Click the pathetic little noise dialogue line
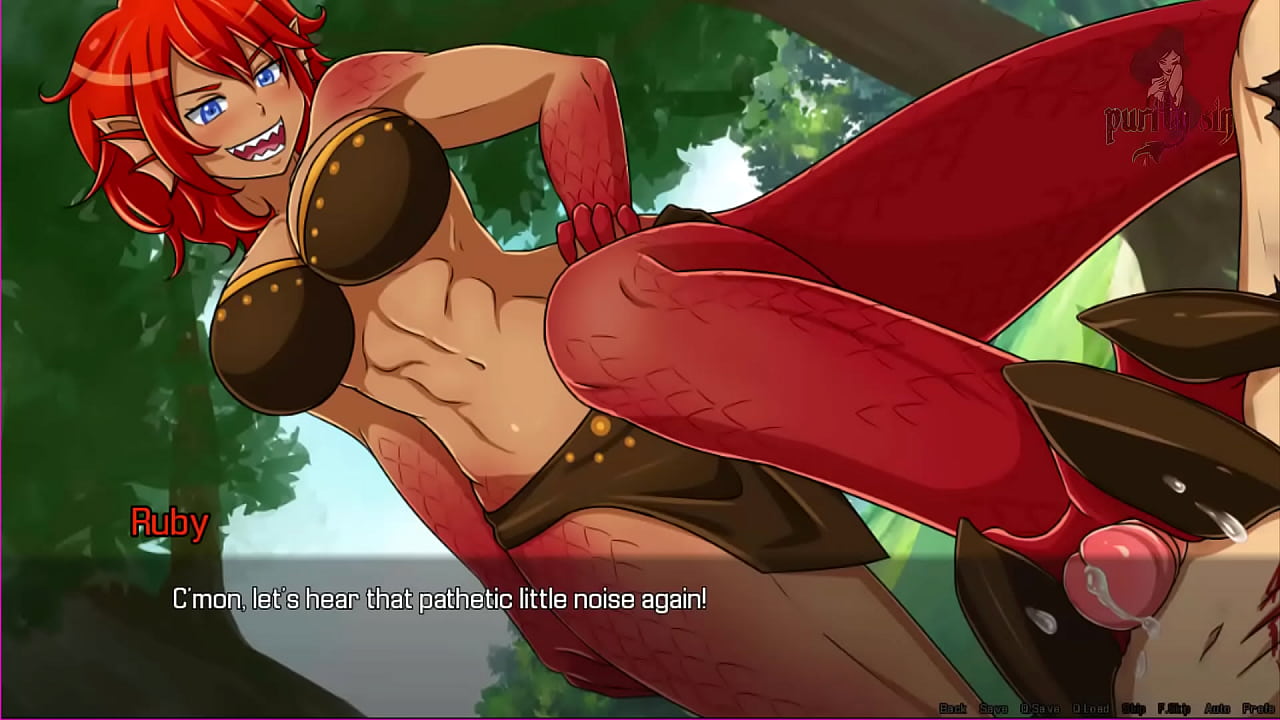 click(x=440, y=598)
